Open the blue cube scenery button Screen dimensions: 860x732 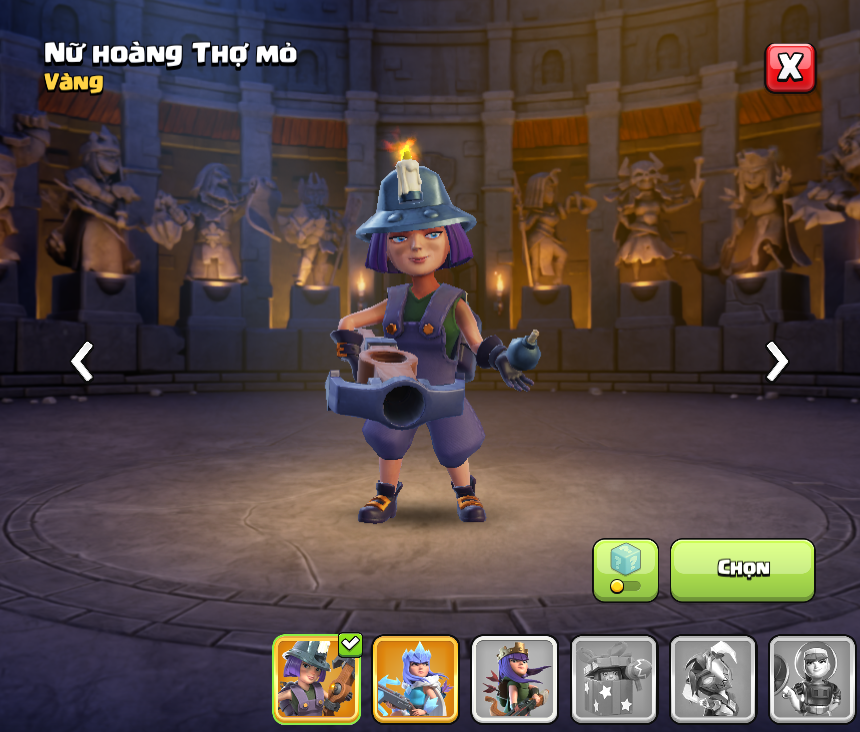625,570
